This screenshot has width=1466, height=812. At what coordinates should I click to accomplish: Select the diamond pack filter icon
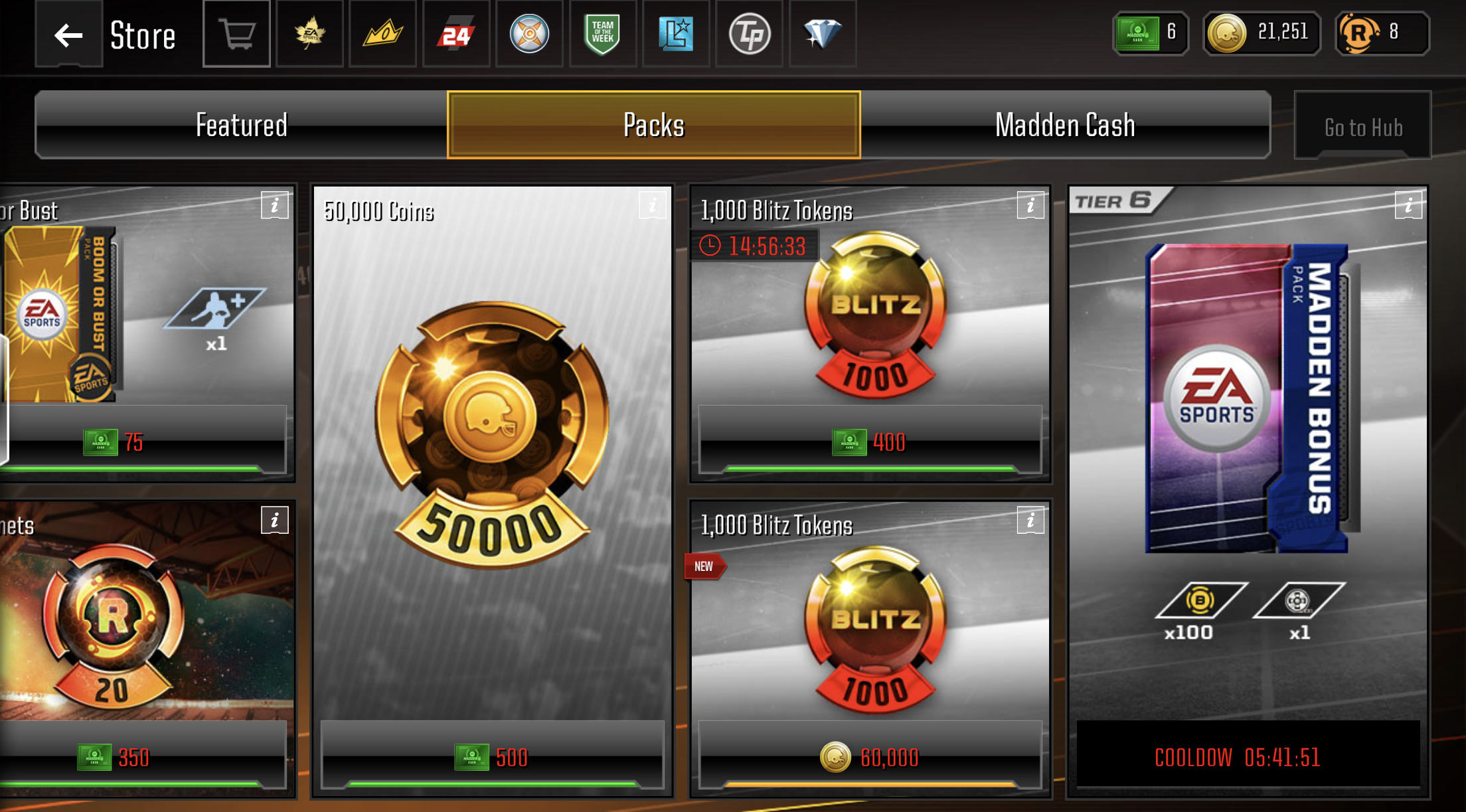pyautogui.click(x=823, y=35)
